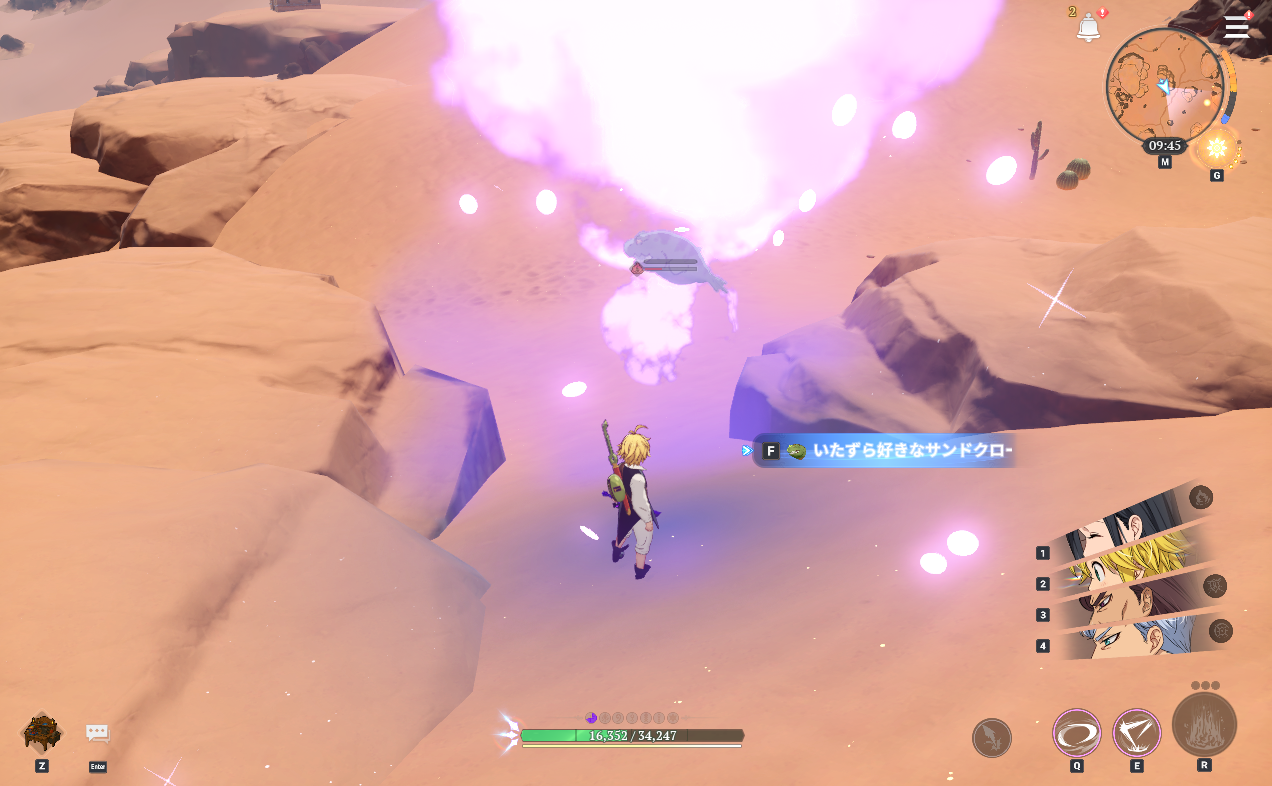
Task: Open the hamburger main menu
Action: pyautogui.click(x=1237, y=27)
